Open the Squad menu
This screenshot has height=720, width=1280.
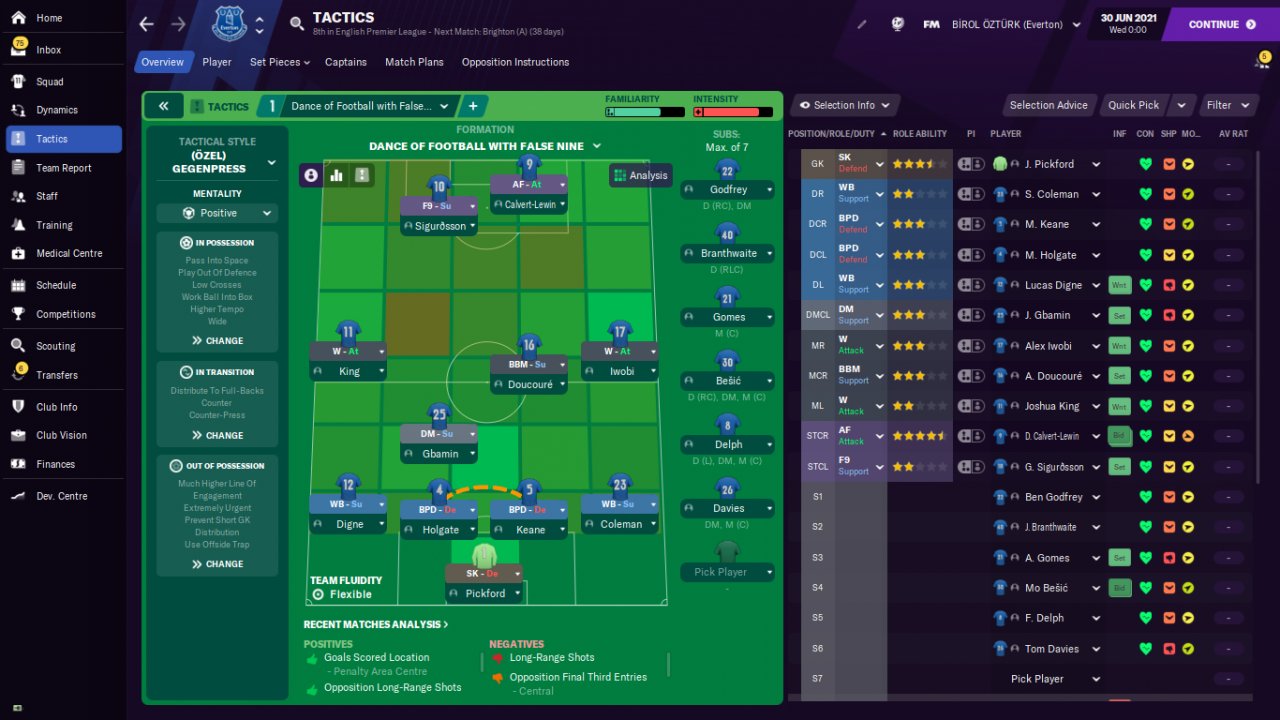(x=50, y=82)
